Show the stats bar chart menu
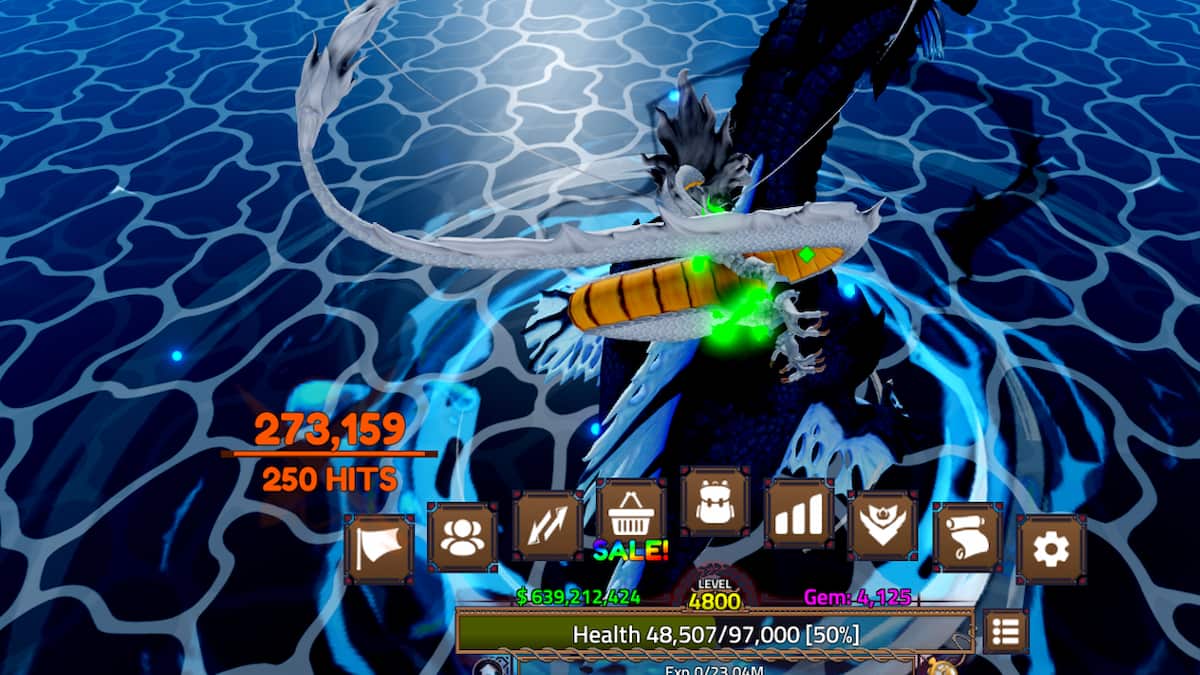This screenshot has width=1200, height=675. pyautogui.click(x=799, y=513)
